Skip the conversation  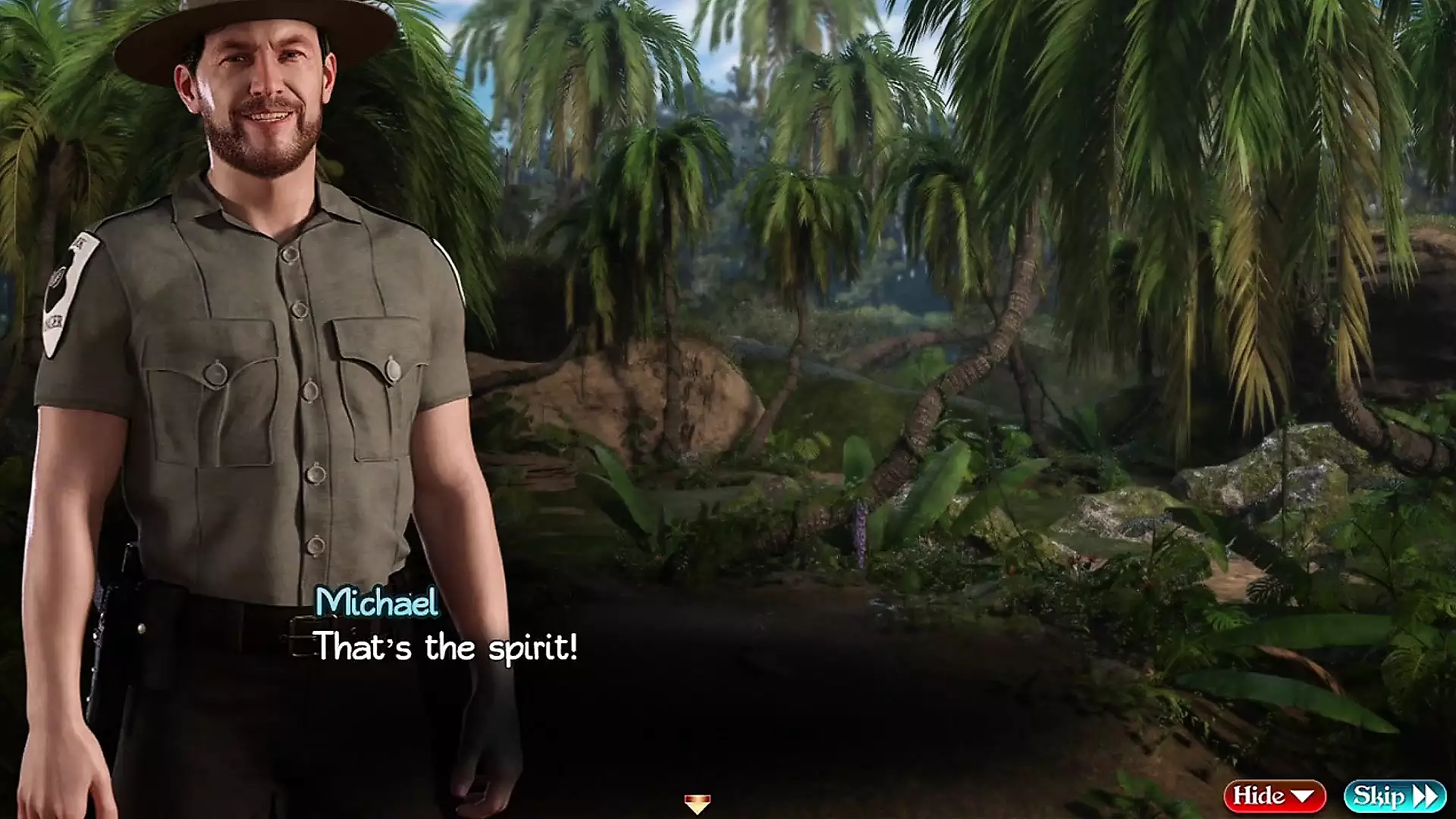pyautogui.click(x=1395, y=795)
